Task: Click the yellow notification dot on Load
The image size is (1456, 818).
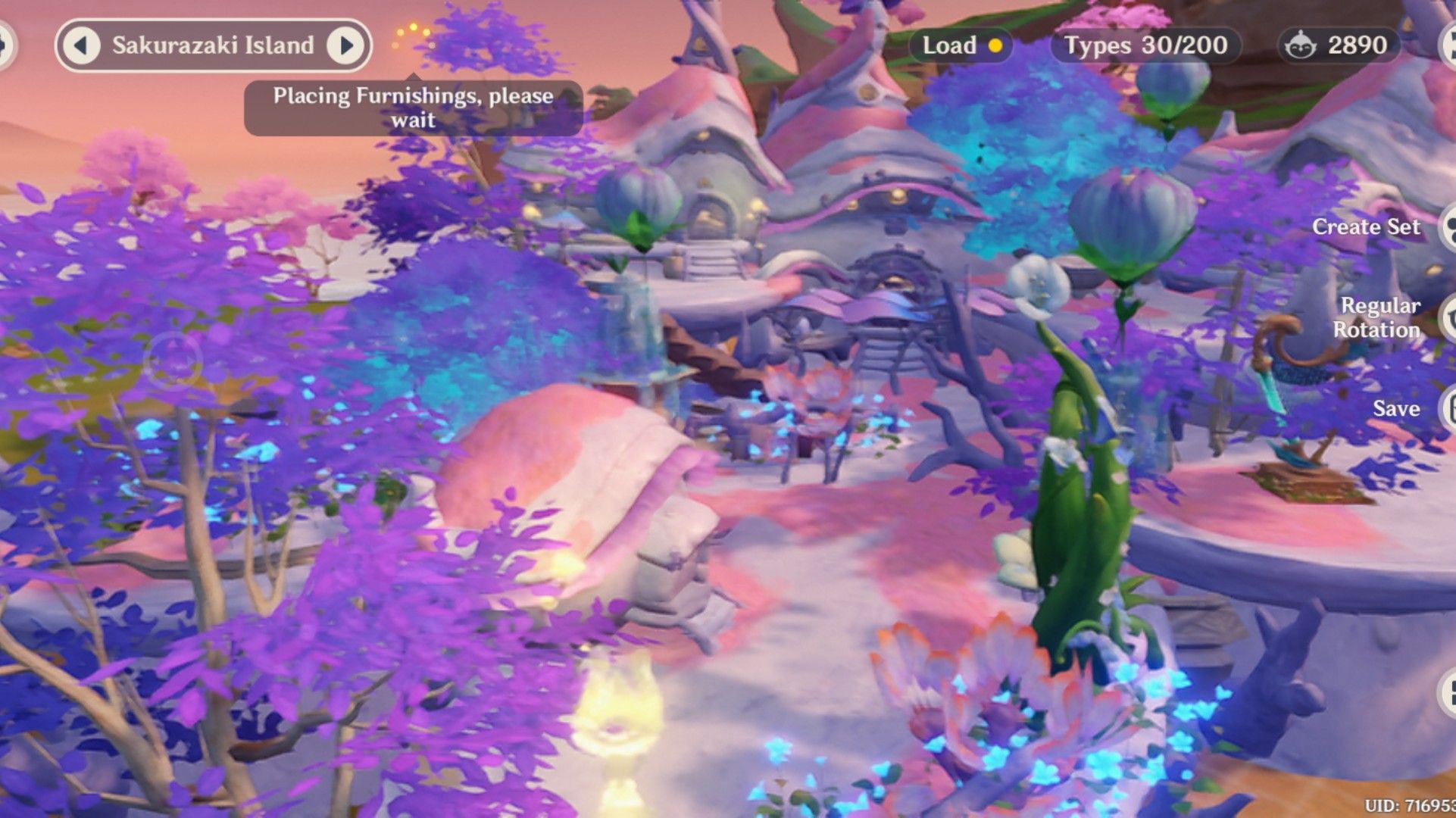Action: coord(995,45)
